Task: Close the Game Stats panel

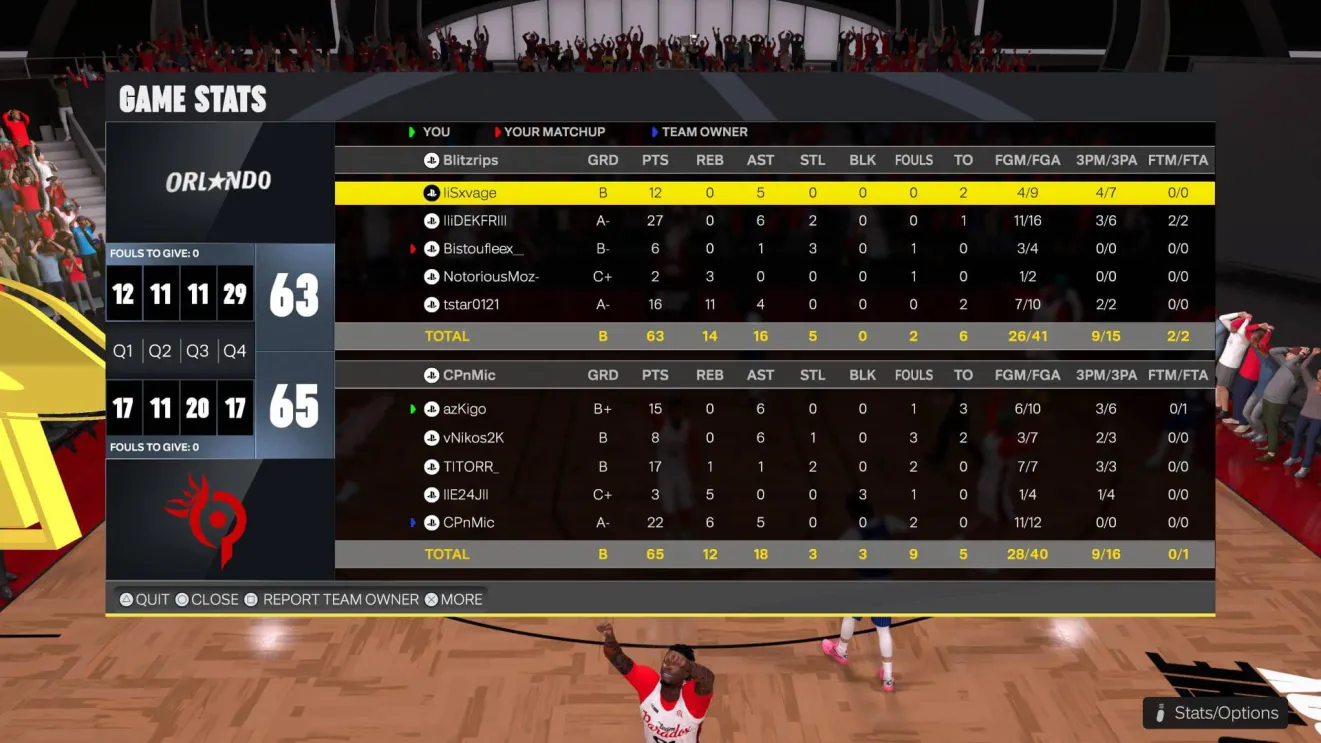Action: [x=206, y=600]
